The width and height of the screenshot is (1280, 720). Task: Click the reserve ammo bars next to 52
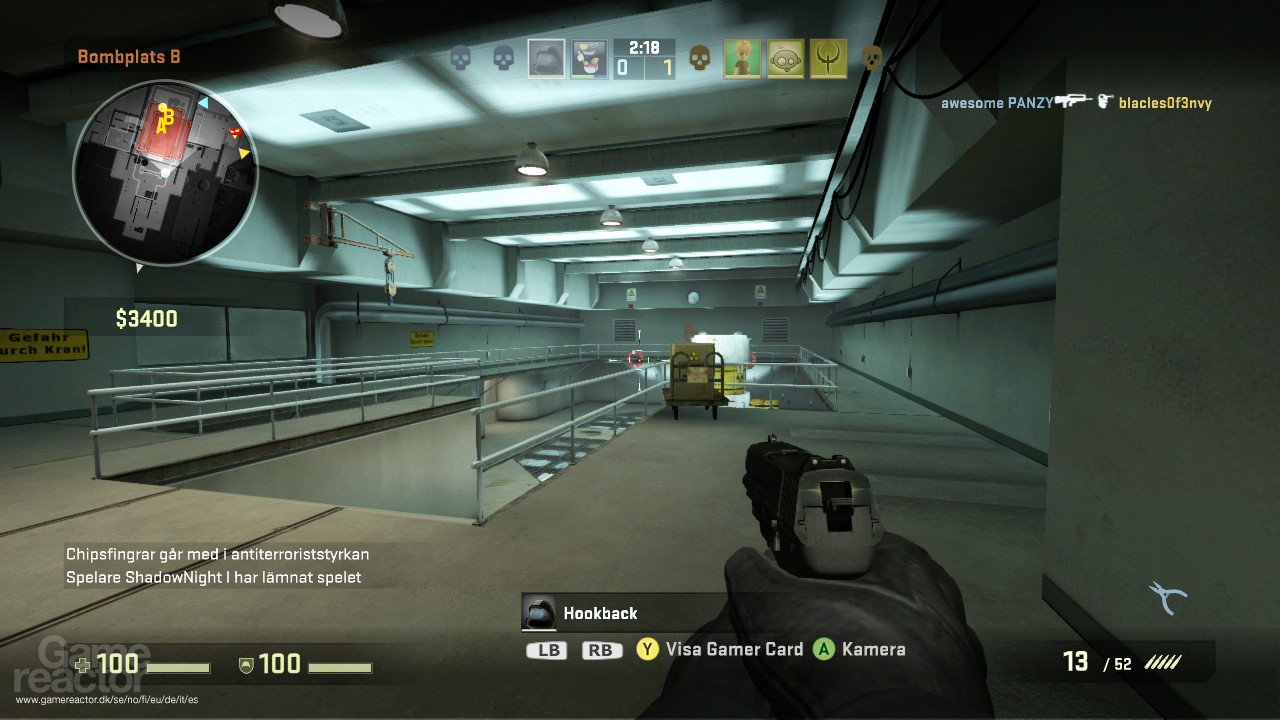(x=1163, y=661)
